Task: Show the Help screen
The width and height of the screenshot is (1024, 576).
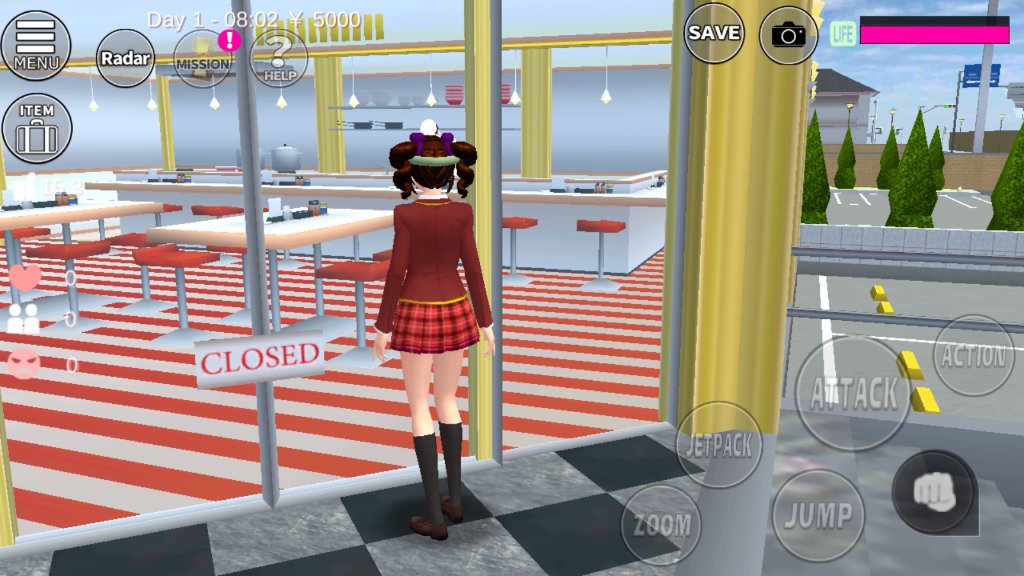Action: click(278, 59)
